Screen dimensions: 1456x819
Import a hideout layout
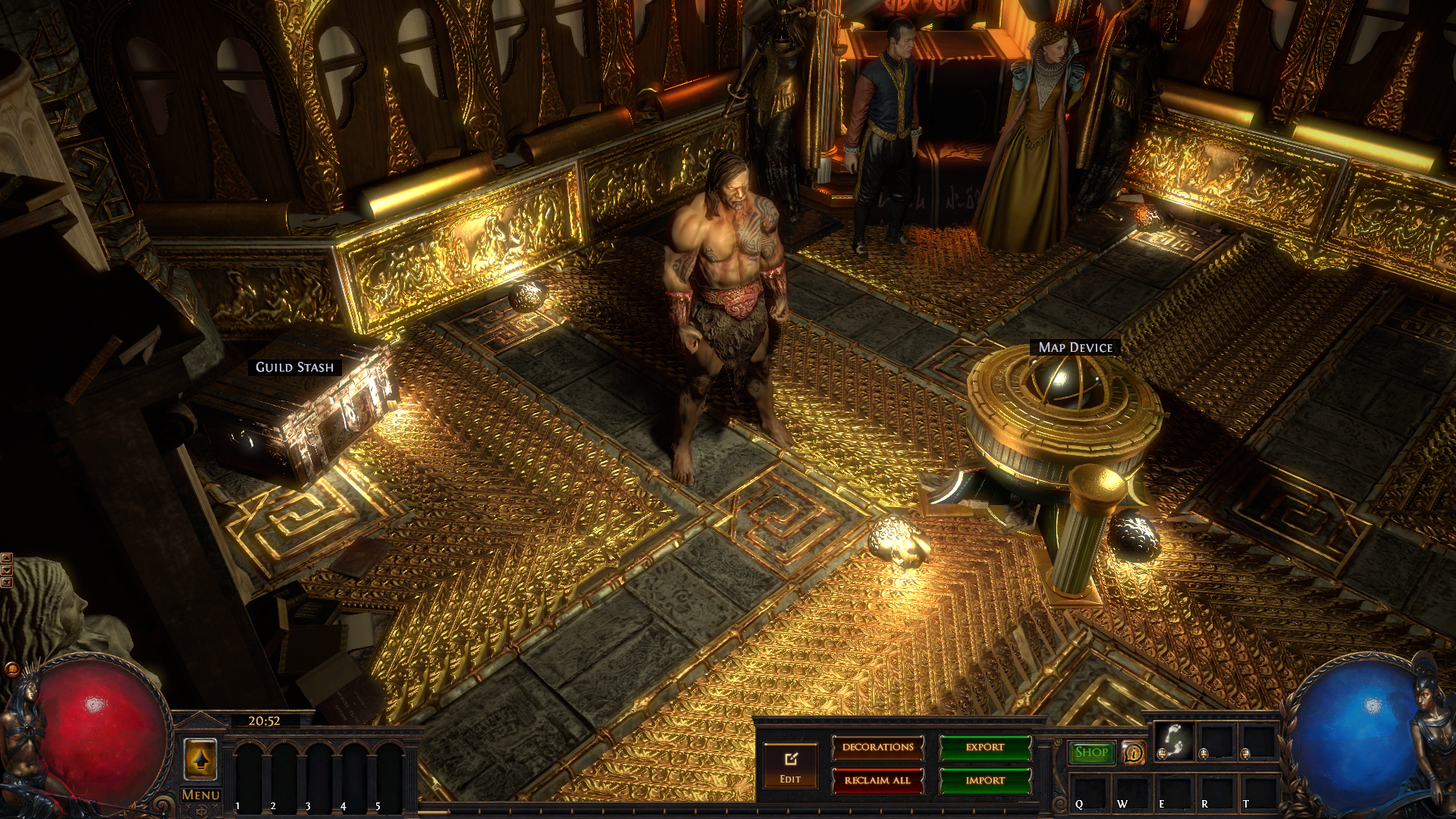985,780
